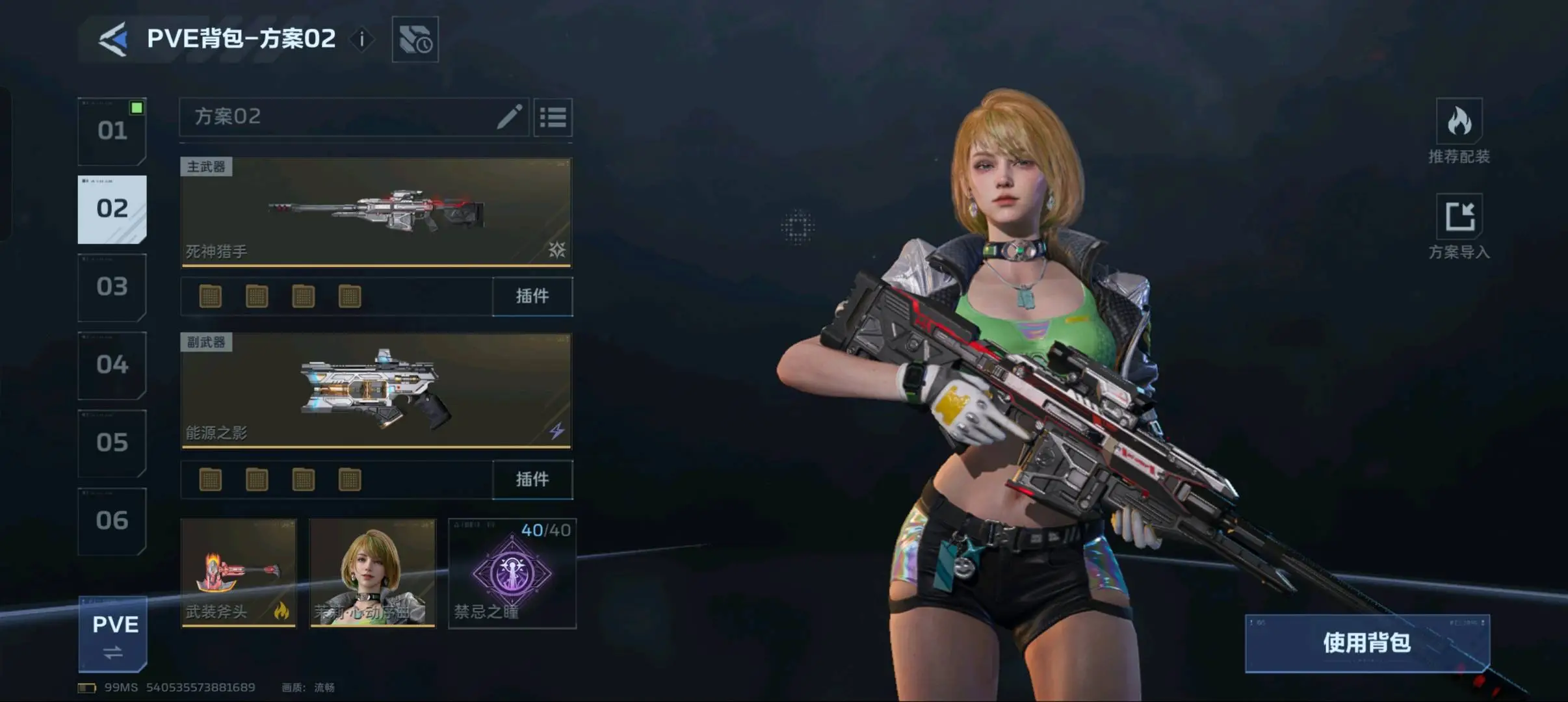Select the 能源之影 secondary weapon slot
Viewport: 1568px width, 702px height.
(x=376, y=391)
